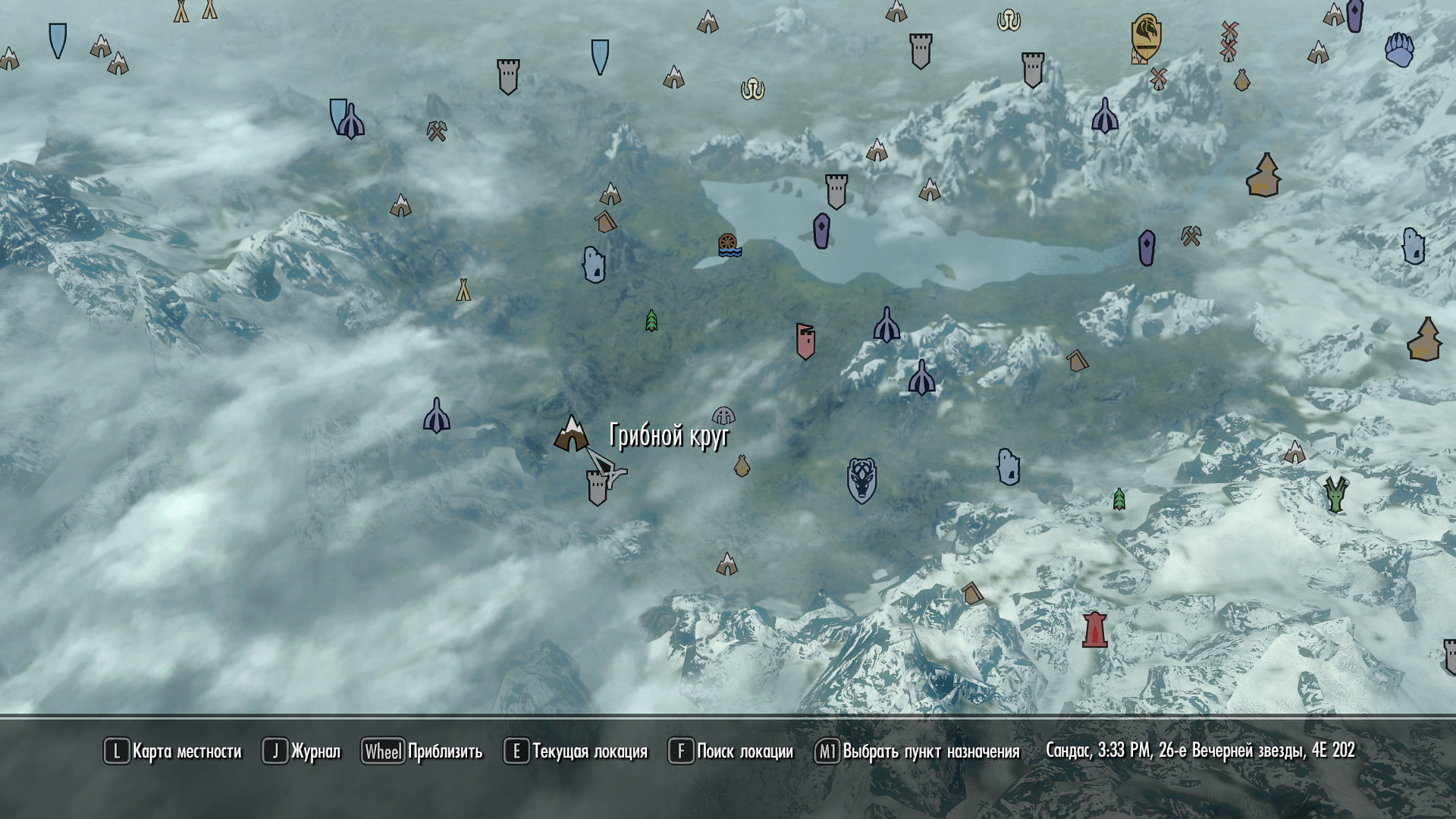
Task: Center map with Текущая локация
Action: coord(576,752)
